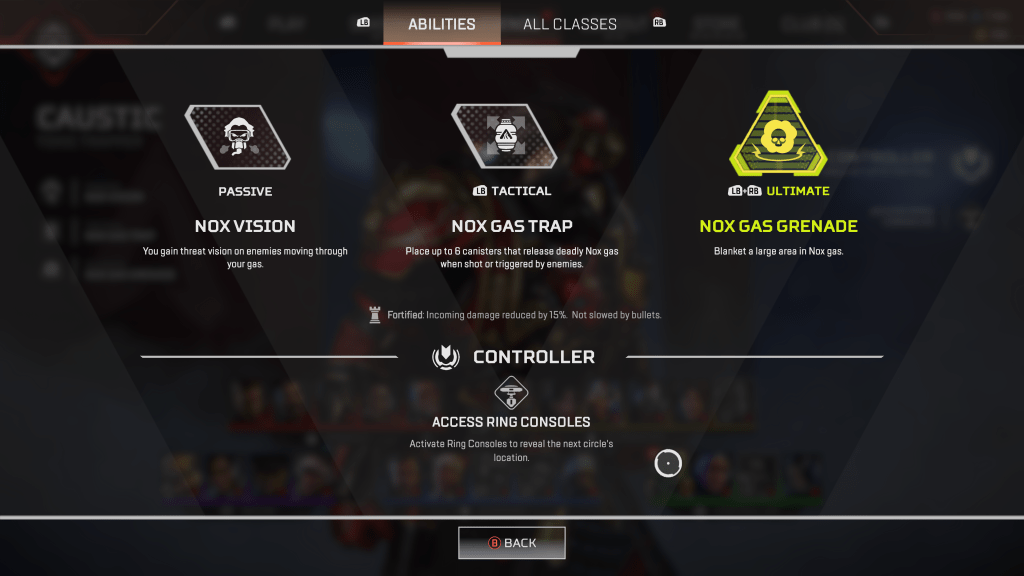The image size is (1024, 576).
Task: Open the All Classes tab
Action: (570, 24)
